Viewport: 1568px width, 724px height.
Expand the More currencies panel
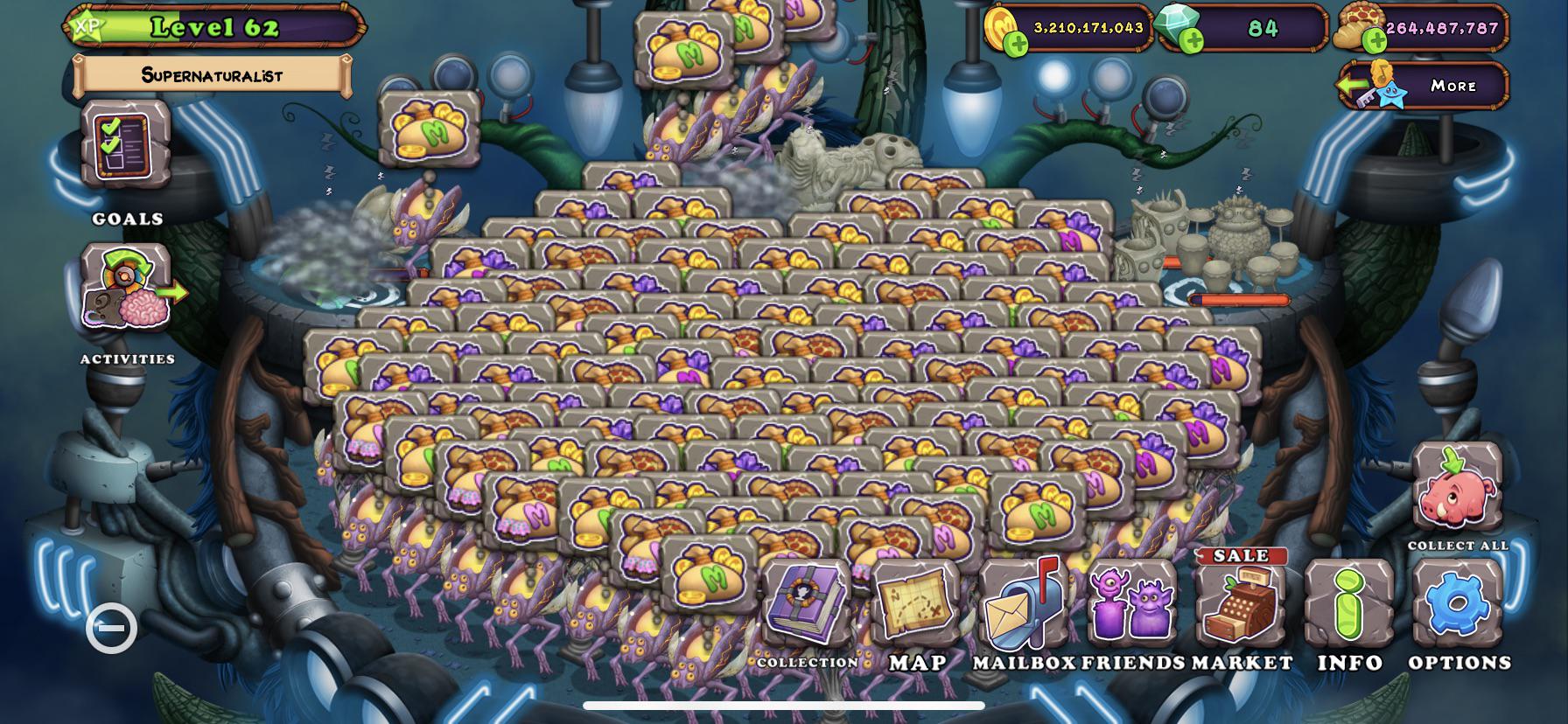[1424, 86]
